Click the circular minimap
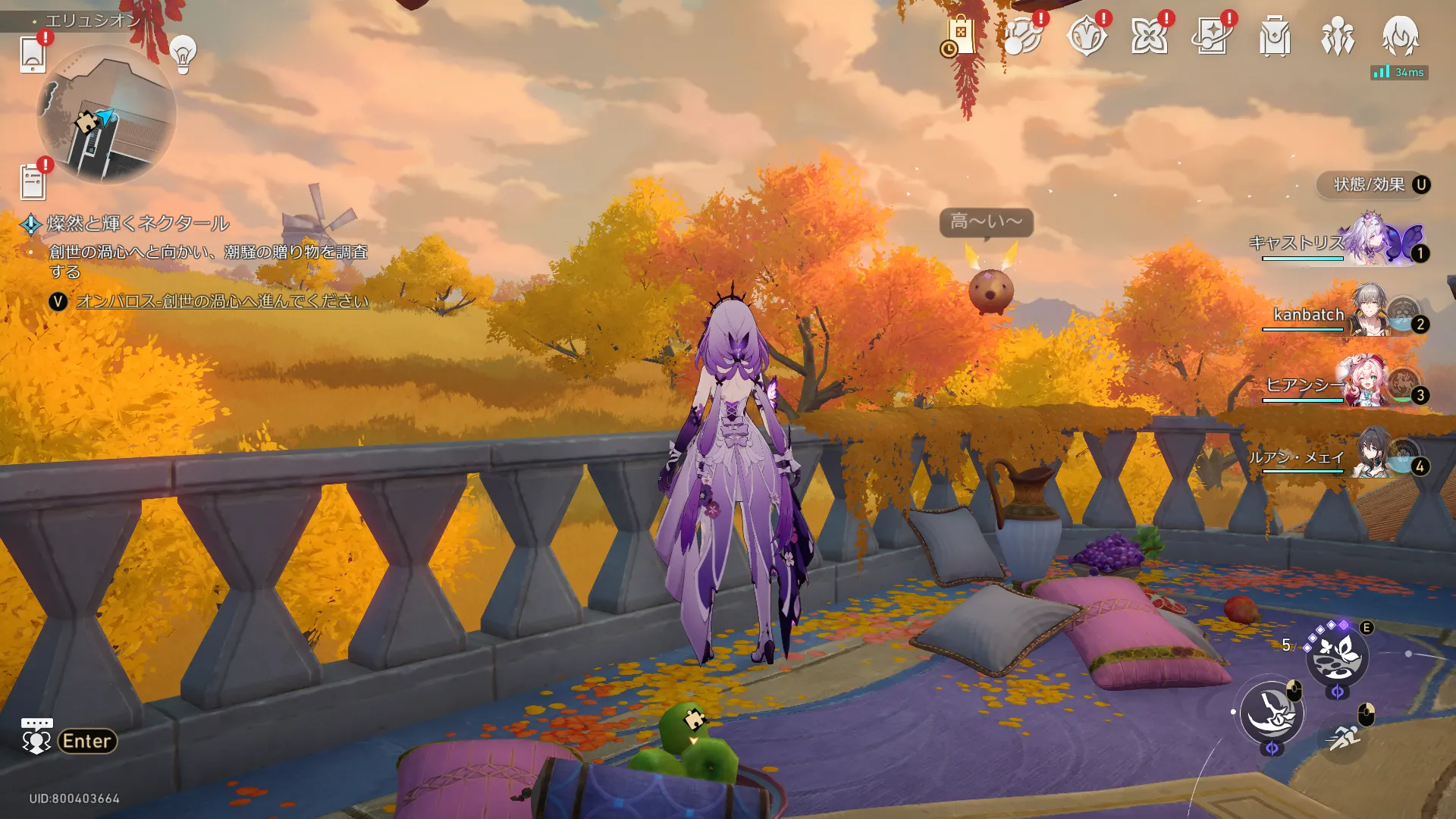The width and height of the screenshot is (1456, 819). click(106, 115)
